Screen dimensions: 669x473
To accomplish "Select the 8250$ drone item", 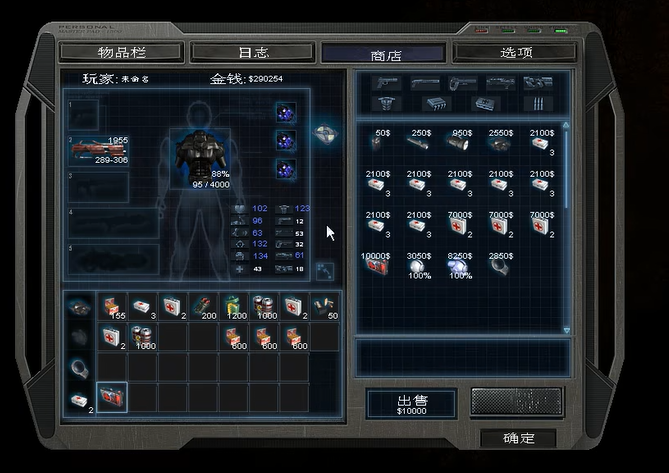I will (461, 267).
